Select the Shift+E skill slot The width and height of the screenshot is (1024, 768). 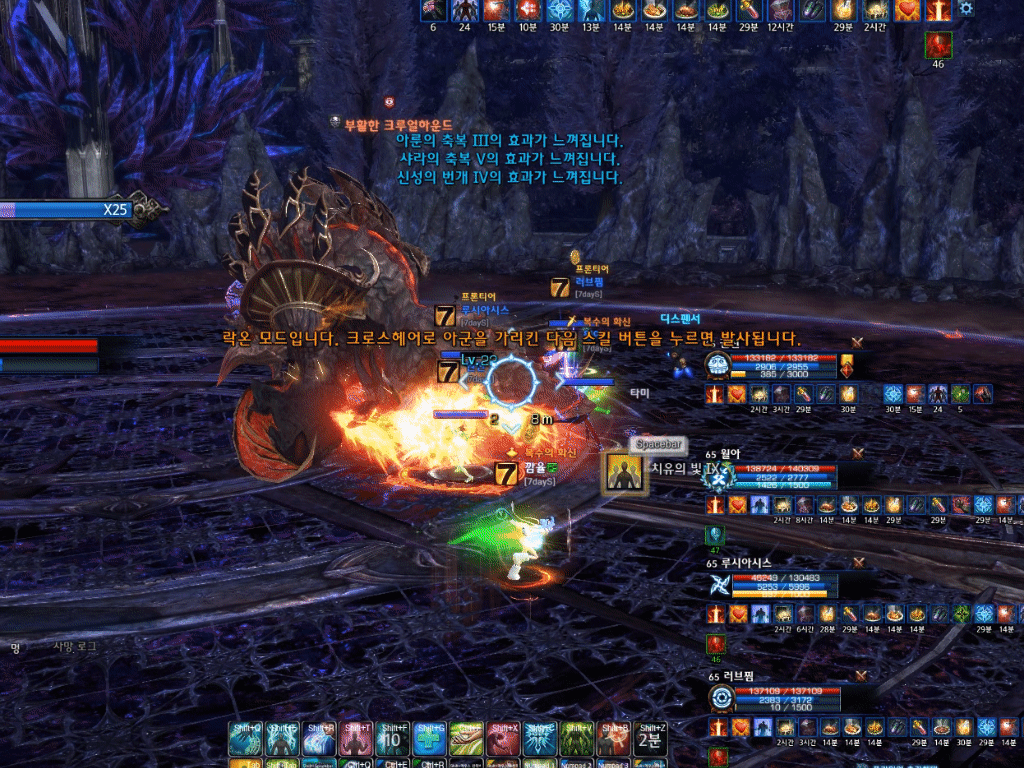pos(282,740)
